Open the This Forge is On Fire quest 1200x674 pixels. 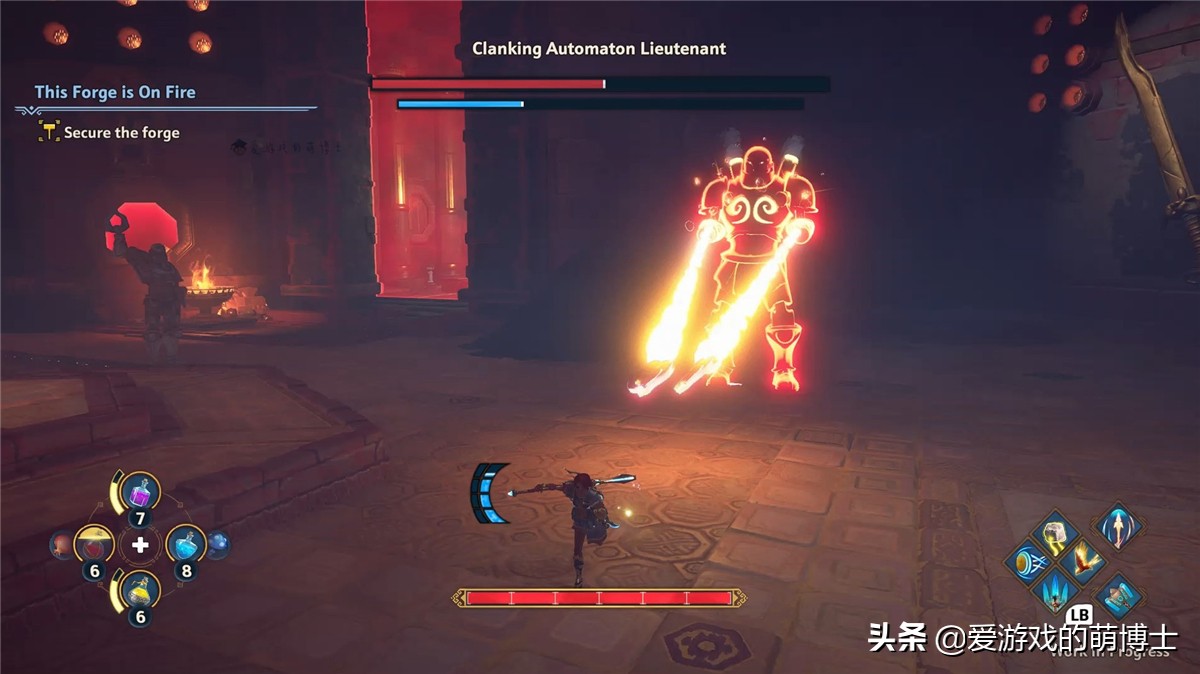click(x=115, y=92)
